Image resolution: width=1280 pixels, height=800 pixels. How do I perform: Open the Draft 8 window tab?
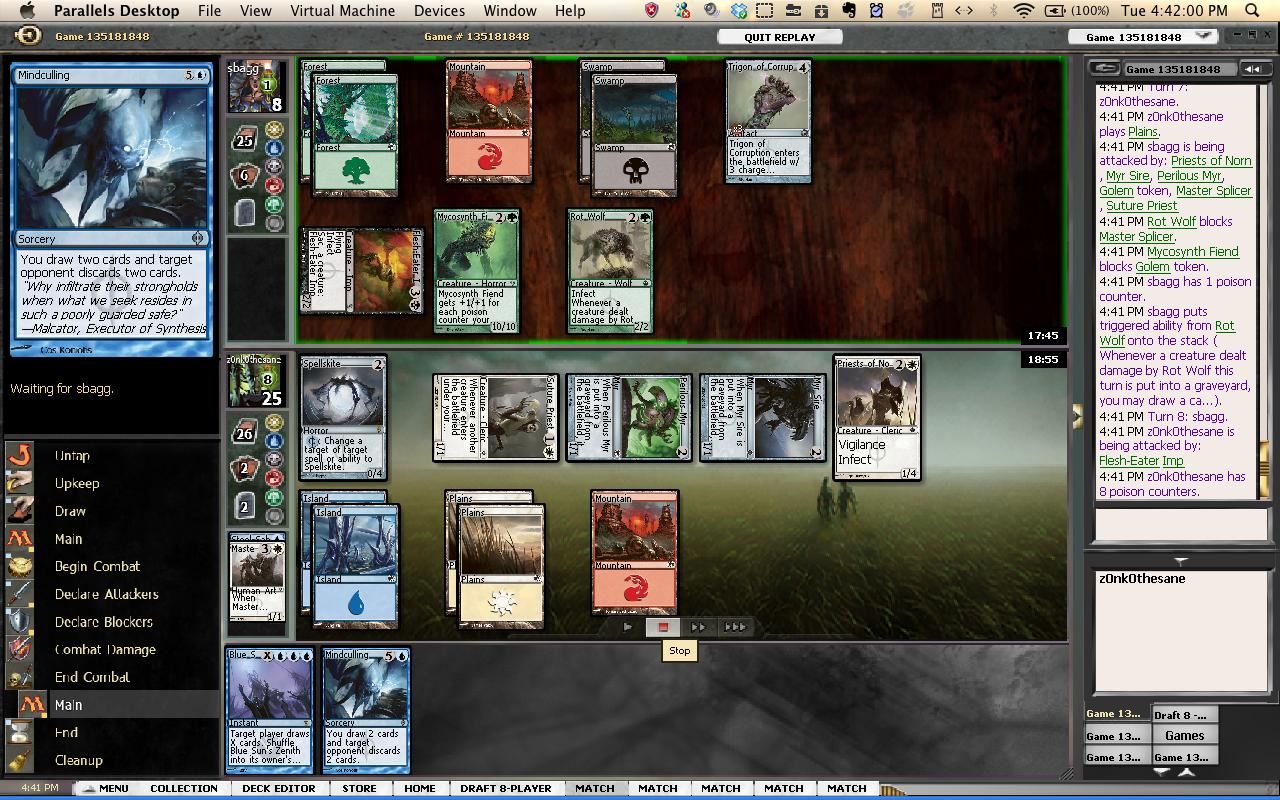(1184, 715)
